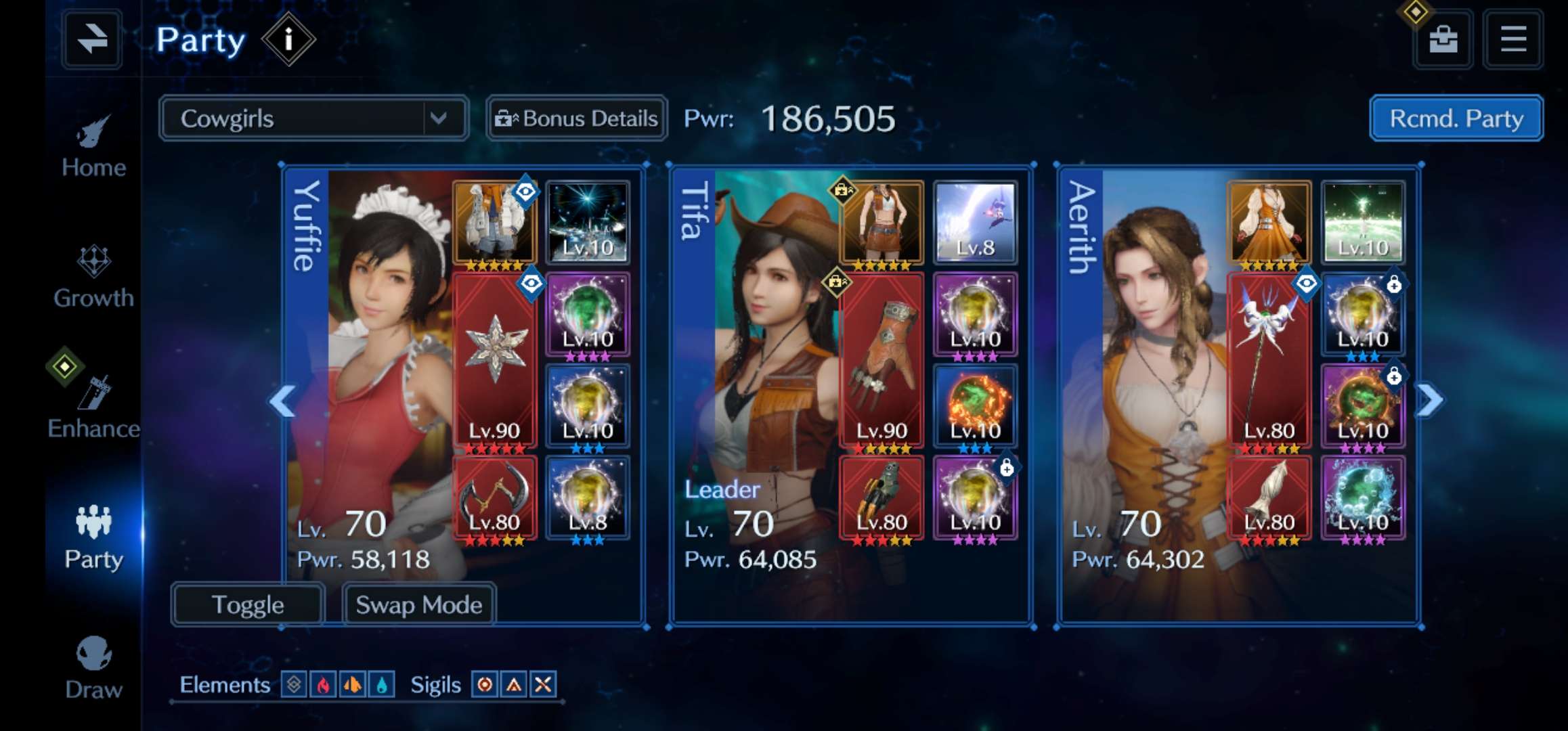Screen dimensions: 1568x731
Task: Open the Party info diamond icon
Action: [x=288, y=39]
